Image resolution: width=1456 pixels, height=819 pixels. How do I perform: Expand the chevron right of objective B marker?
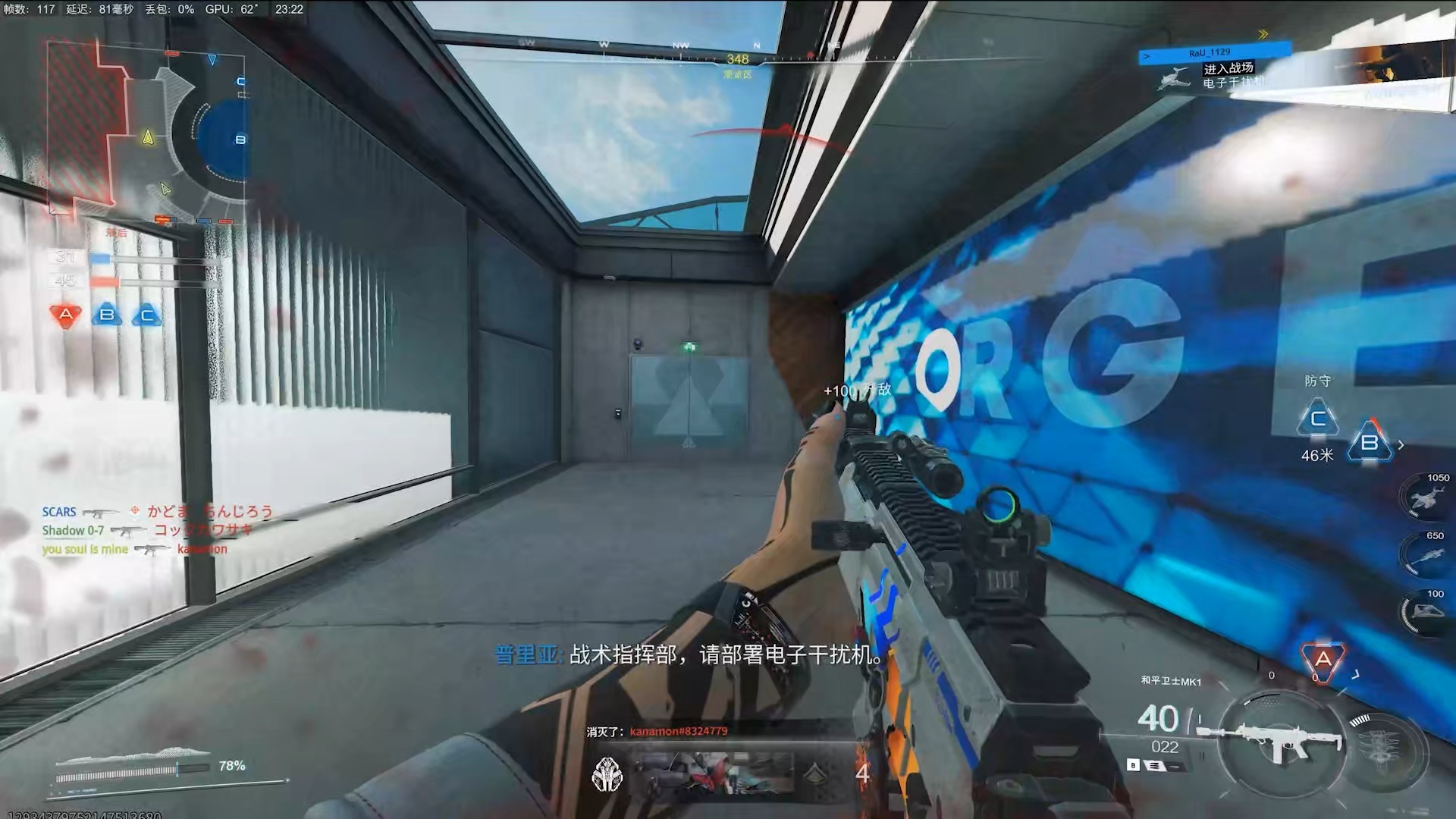[1400, 445]
